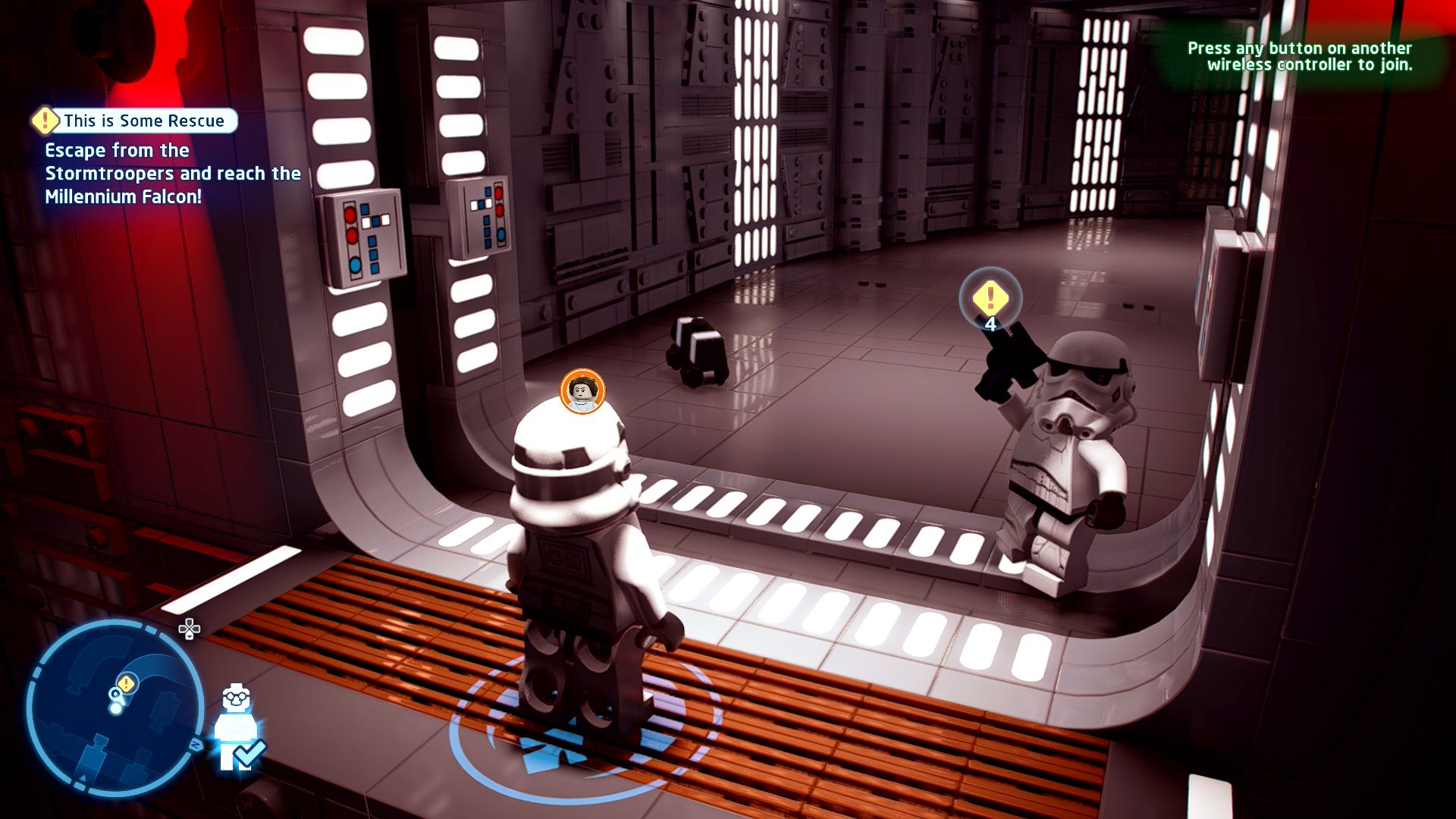Click the white character figure icon with checkmark
This screenshot has width=1456, height=819.
click(x=237, y=728)
